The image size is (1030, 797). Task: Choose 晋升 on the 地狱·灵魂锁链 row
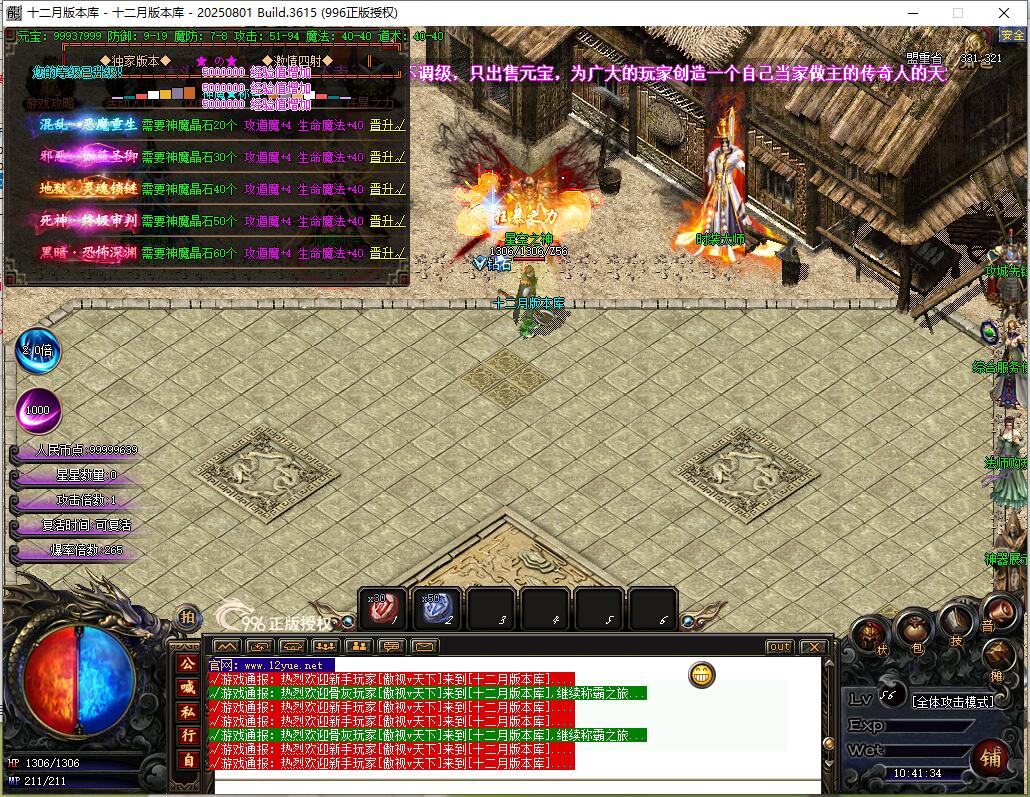click(387, 189)
